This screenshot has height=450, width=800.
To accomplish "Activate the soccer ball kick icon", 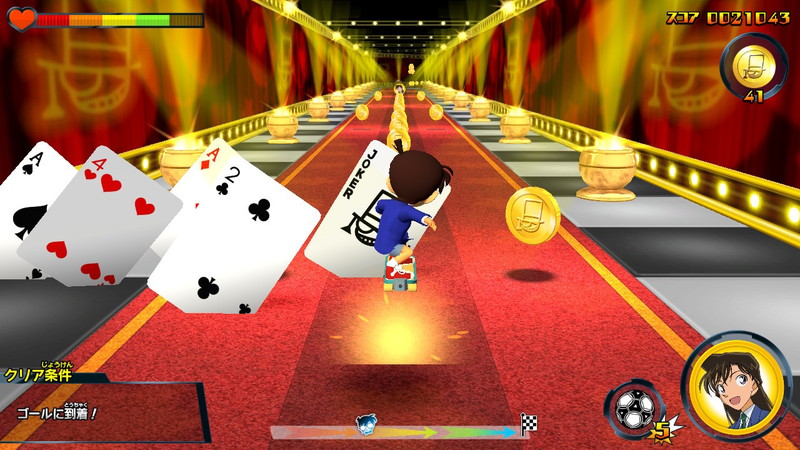I will pyautogui.click(x=633, y=410).
